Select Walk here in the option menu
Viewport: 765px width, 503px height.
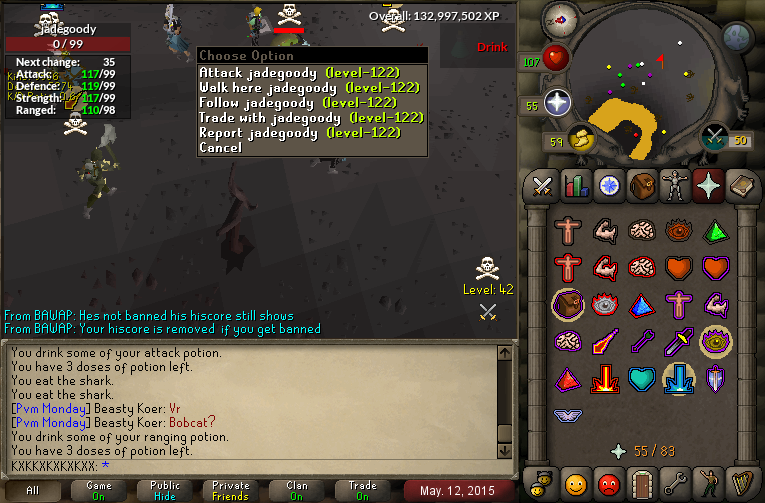[308, 88]
